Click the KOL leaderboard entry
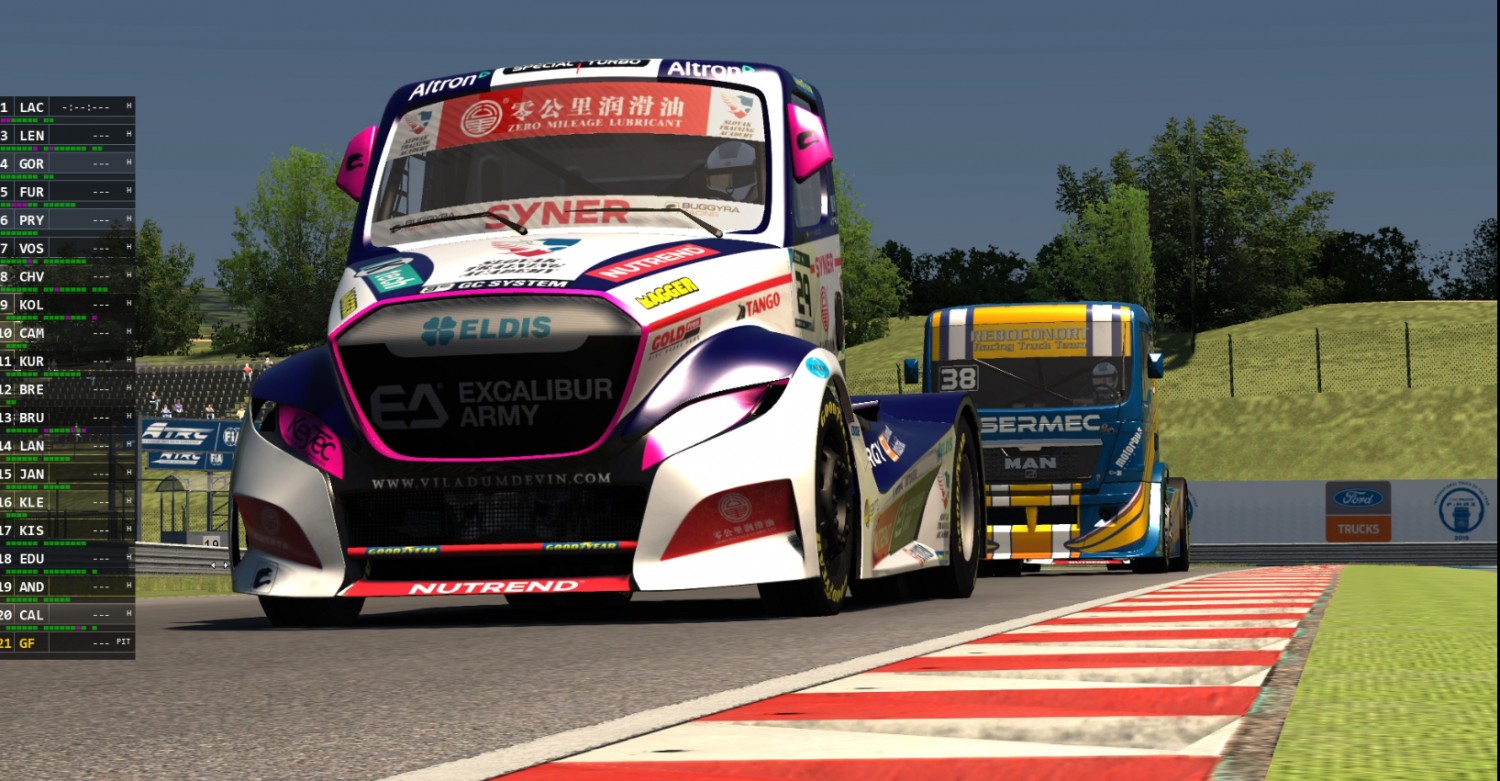This screenshot has height=781, width=1500. click(66, 304)
